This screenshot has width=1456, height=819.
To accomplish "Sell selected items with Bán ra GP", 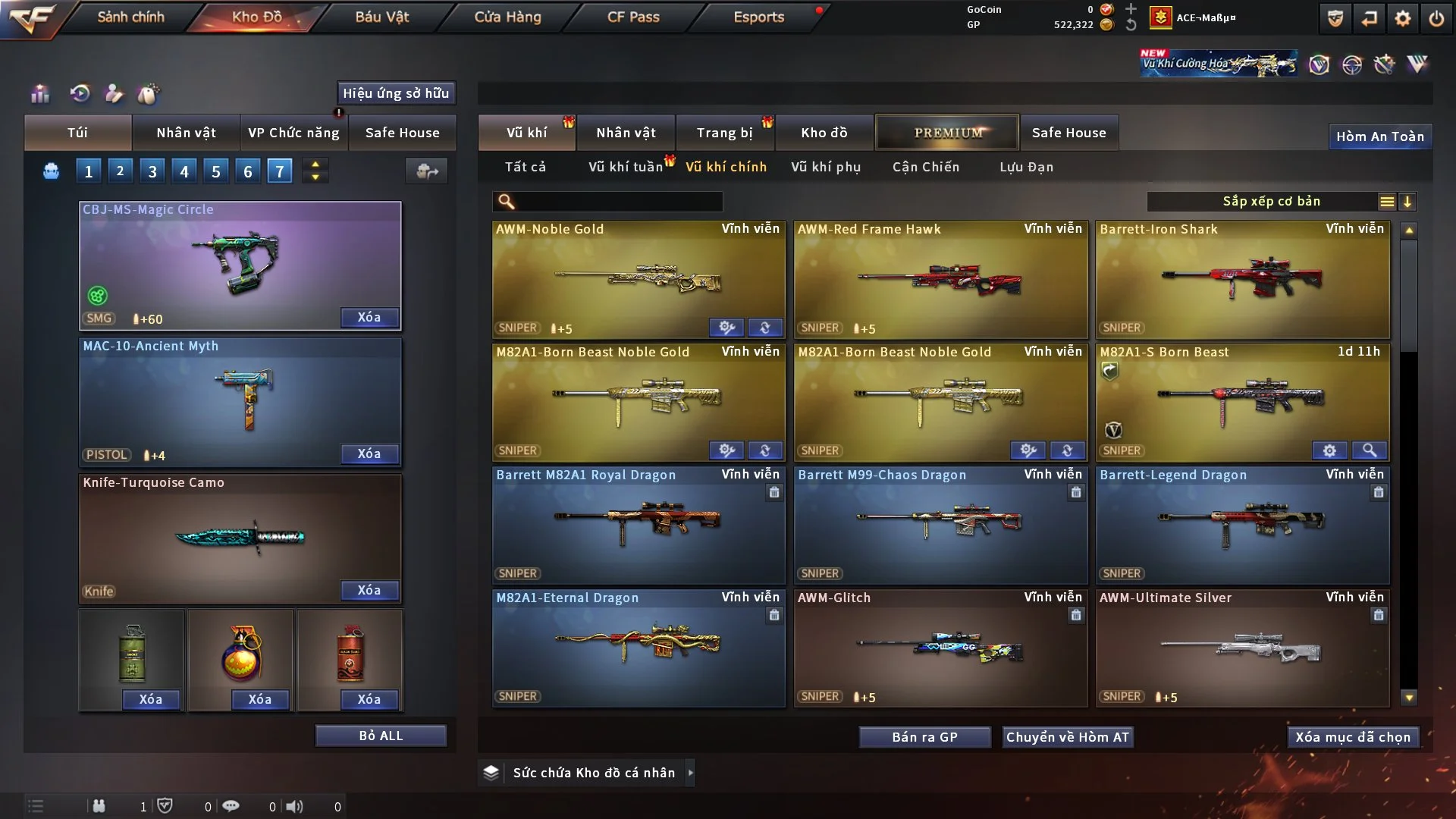I will (x=924, y=737).
